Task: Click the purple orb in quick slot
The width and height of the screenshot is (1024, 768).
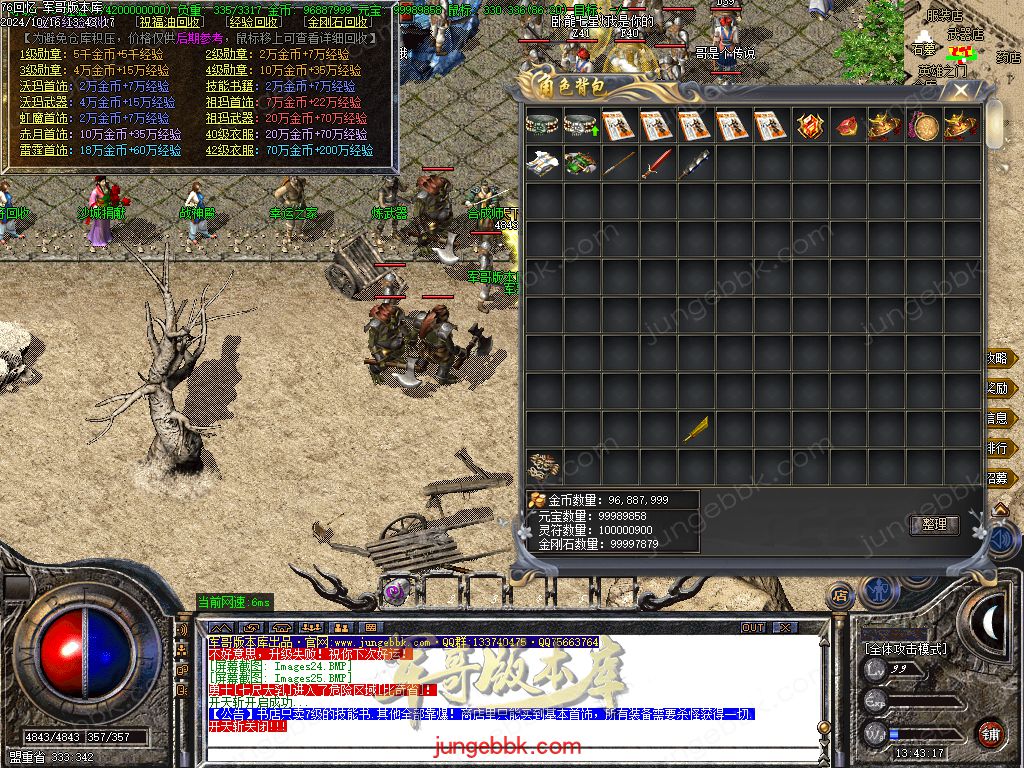Action: click(x=397, y=591)
